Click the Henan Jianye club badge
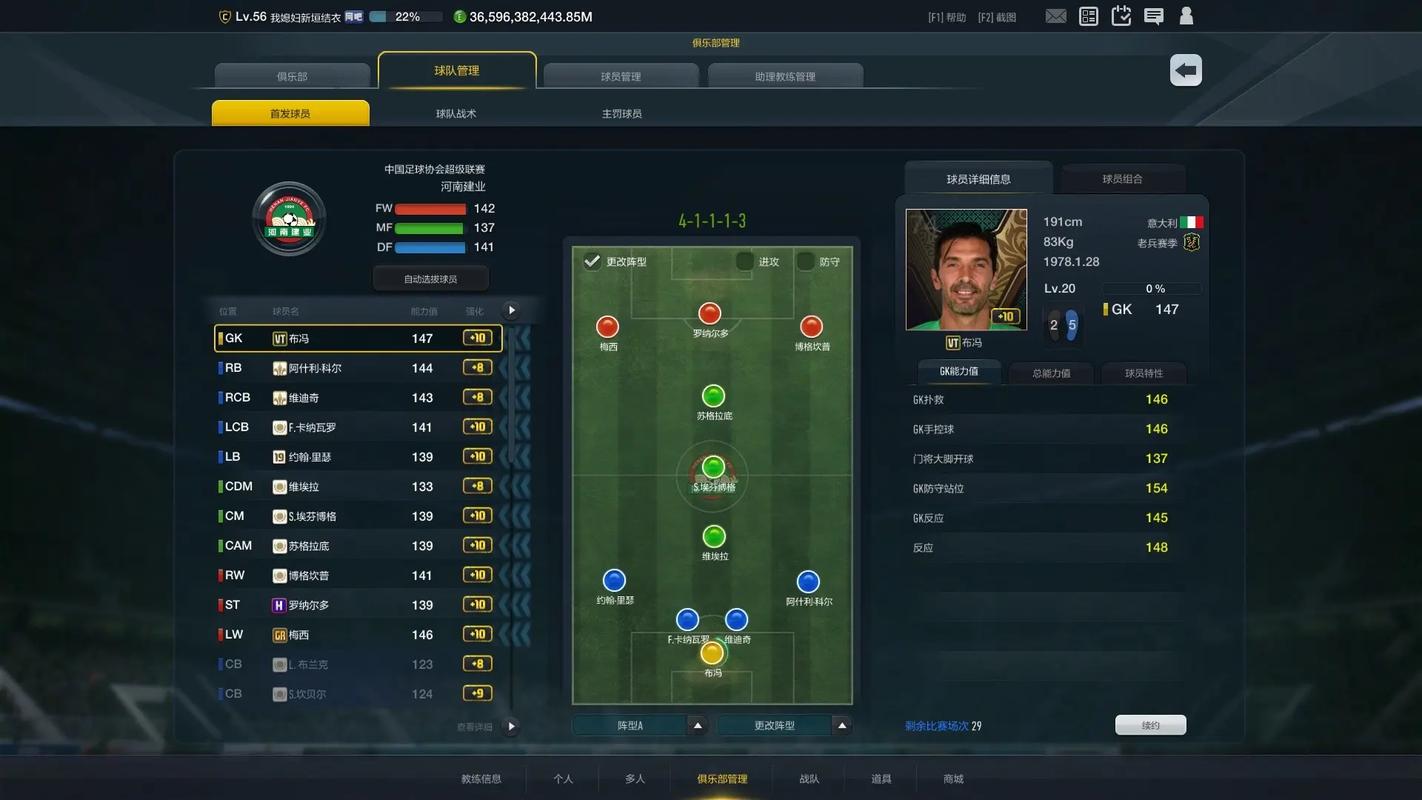The height and width of the screenshot is (800, 1422). point(288,218)
